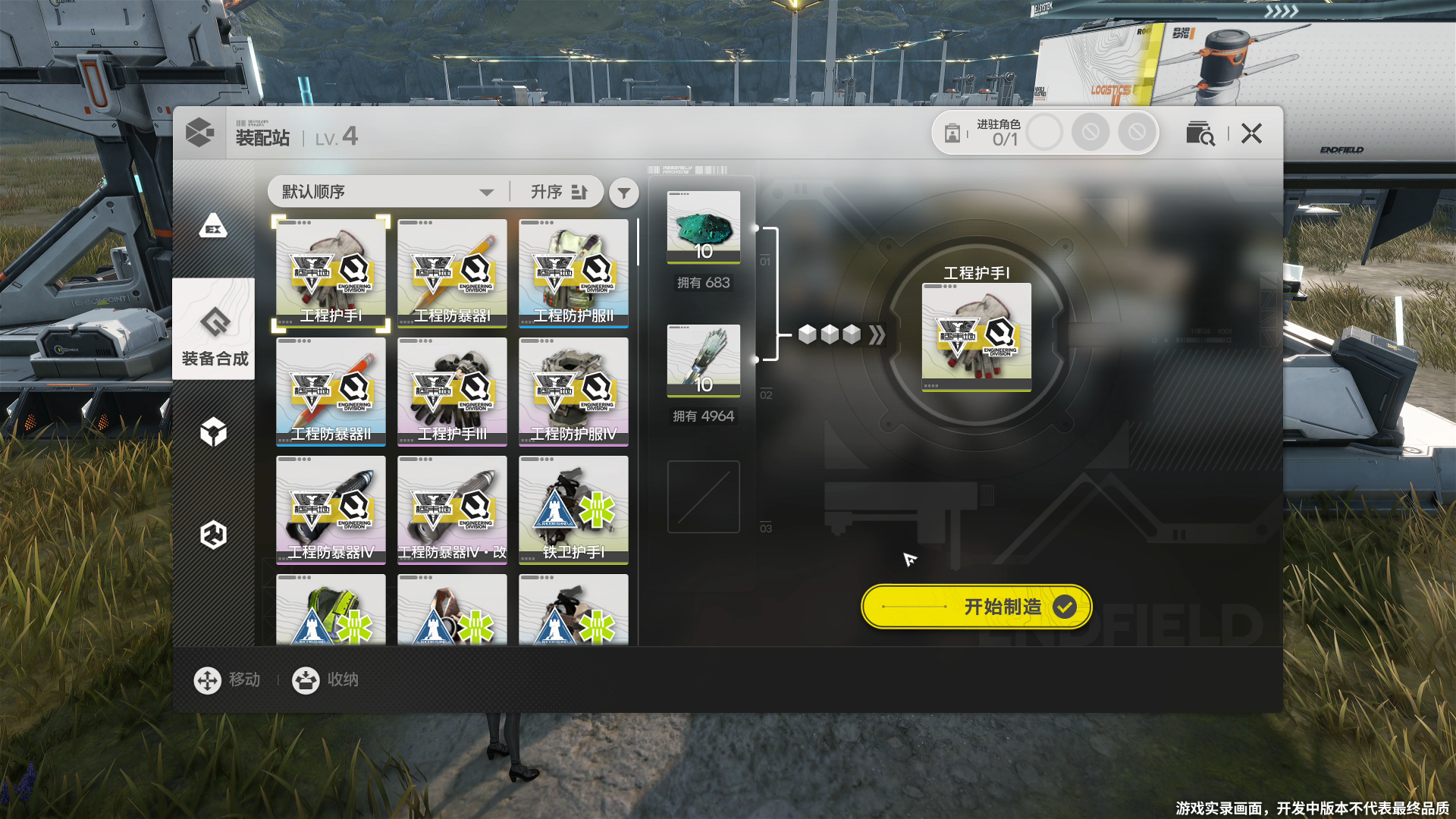Switch to the EX triangle tab

pos(213,225)
